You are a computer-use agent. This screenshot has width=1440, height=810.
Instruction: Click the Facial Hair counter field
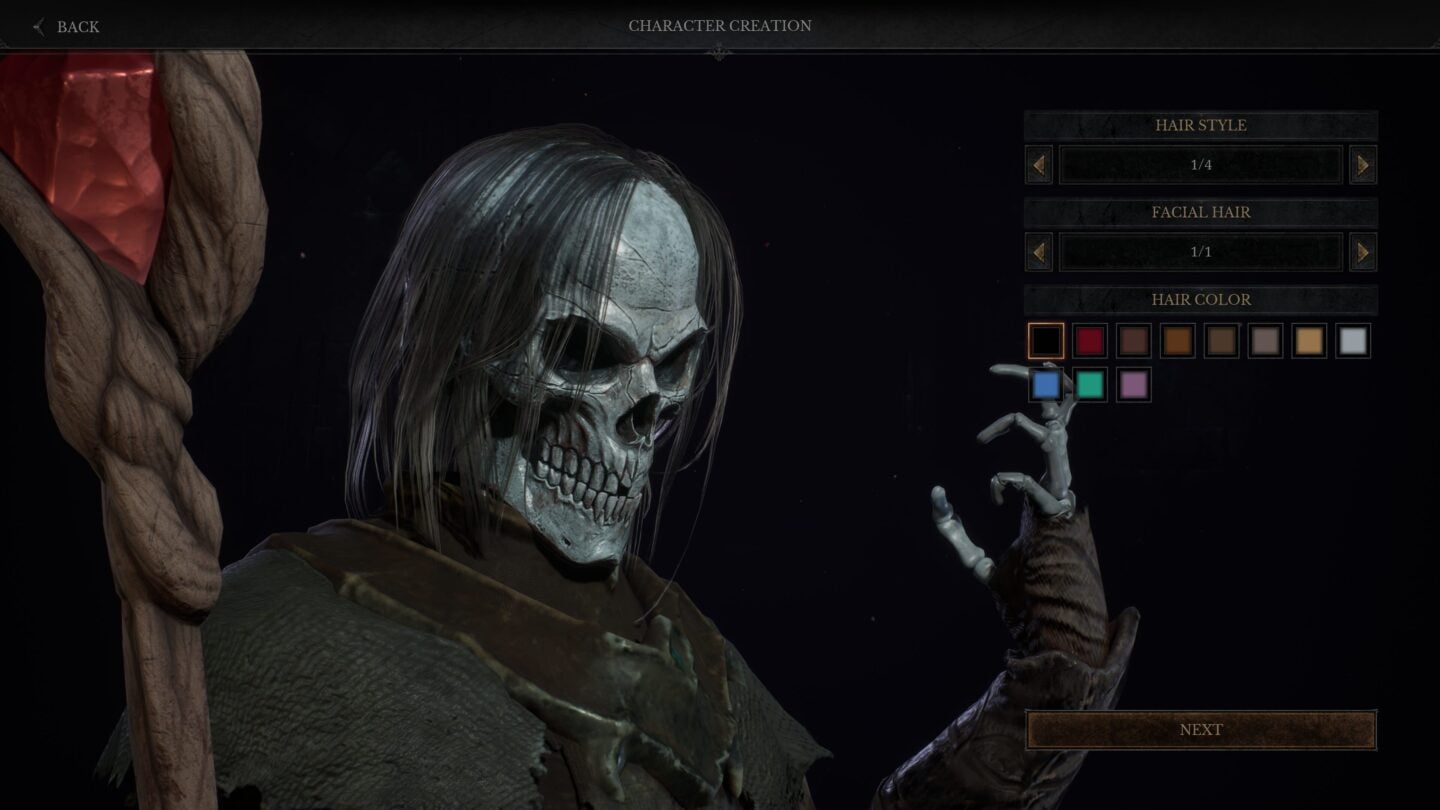[1200, 251]
